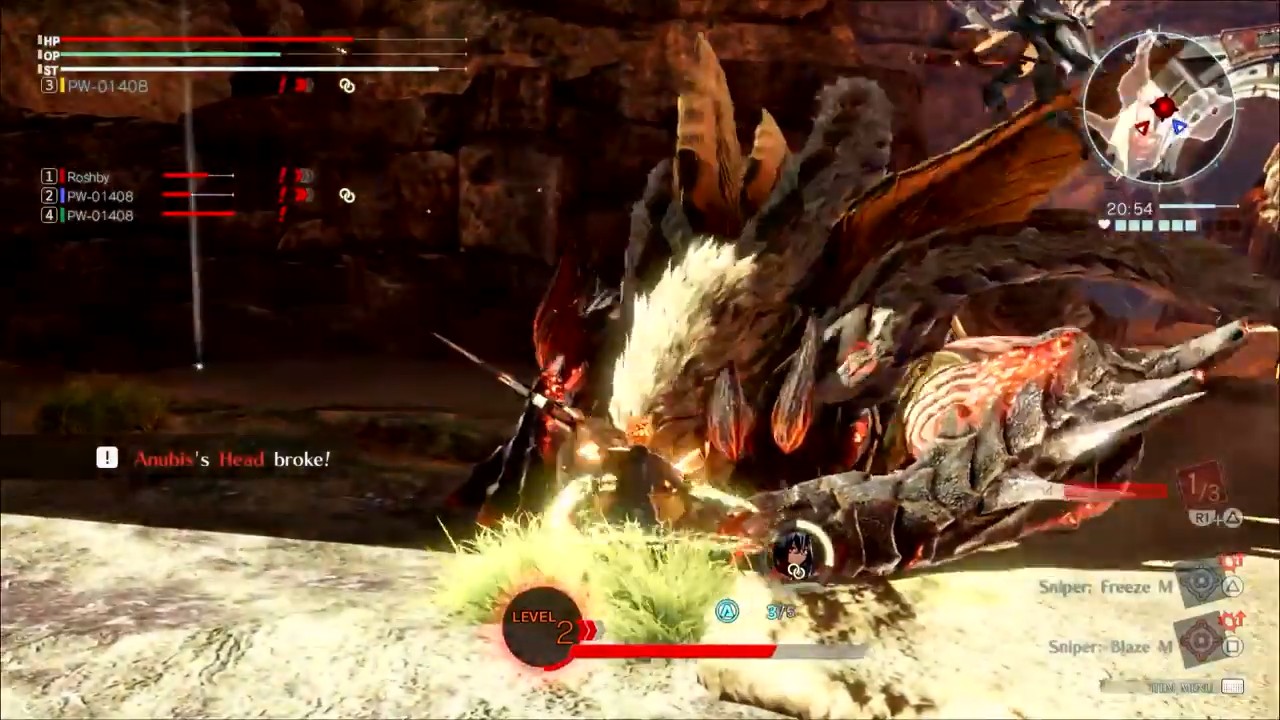Select Roshby in the party list

click(88, 177)
